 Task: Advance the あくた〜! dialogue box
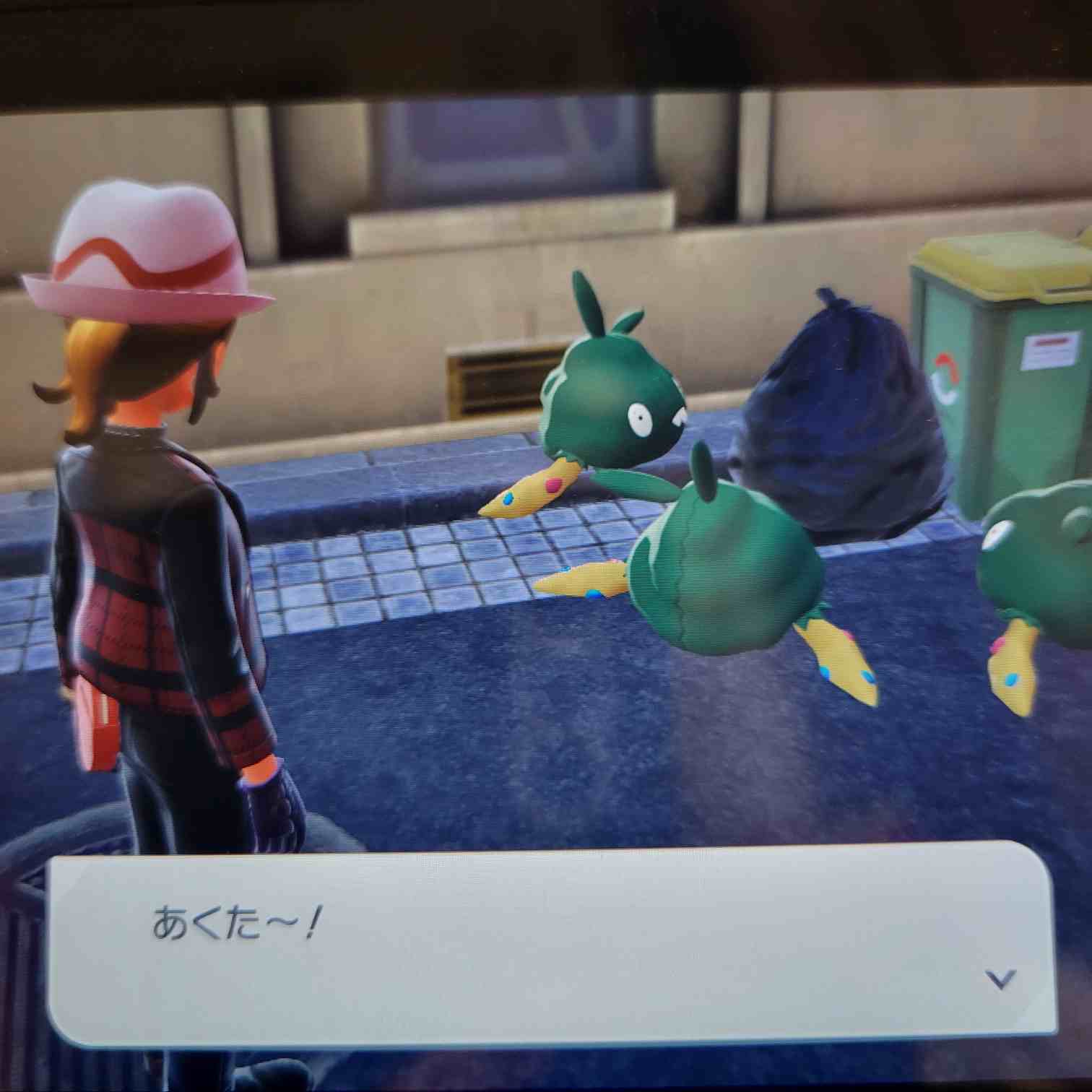[549, 939]
